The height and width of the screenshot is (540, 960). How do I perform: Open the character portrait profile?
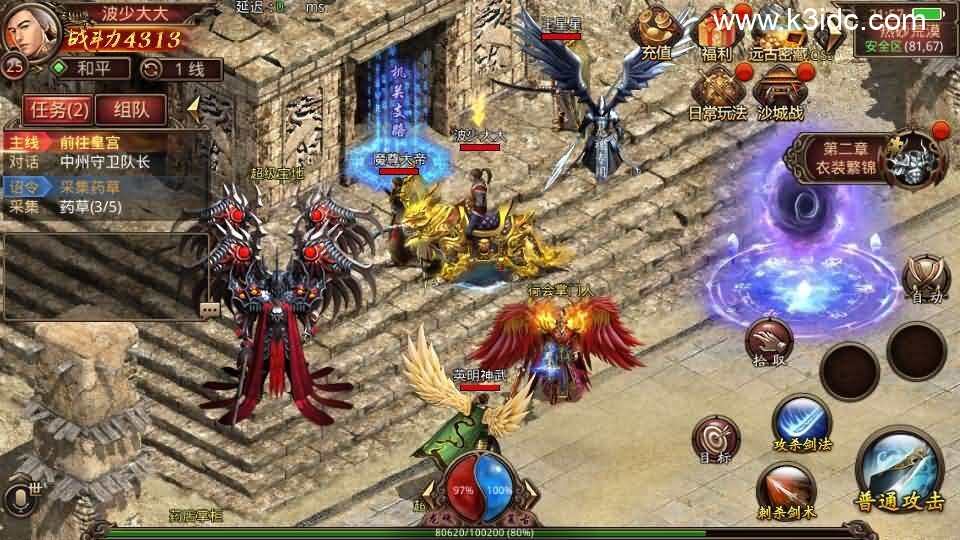click(x=28, y=32)
